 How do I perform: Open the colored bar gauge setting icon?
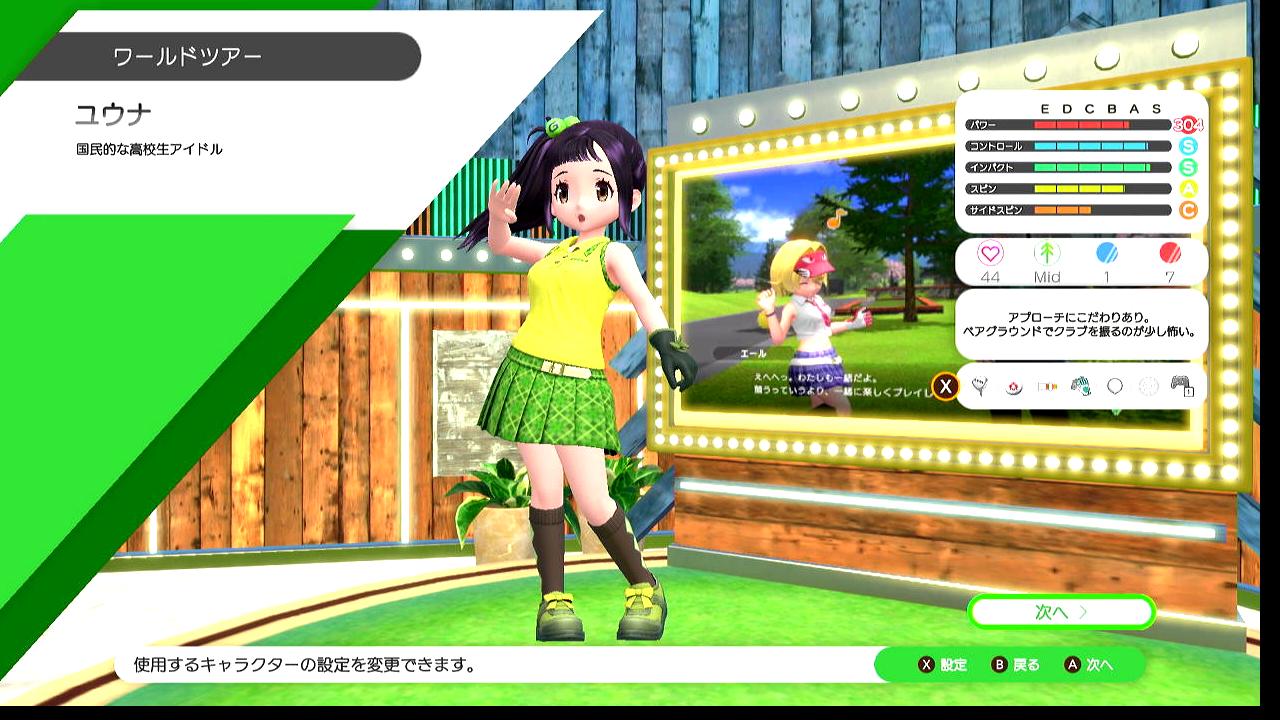coord(1047,386)
